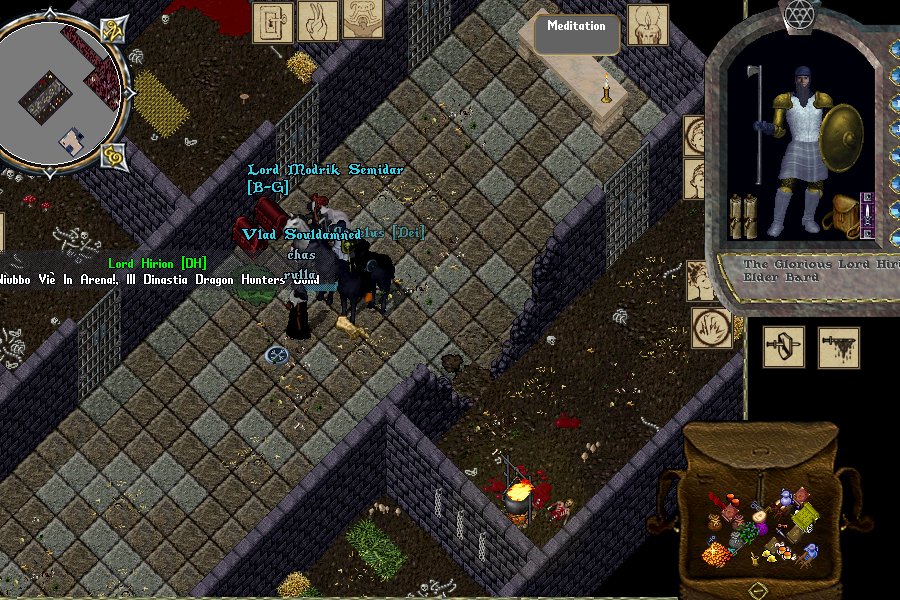Click the hexagram emblem atop the paperdoll

tap(798, 14)
